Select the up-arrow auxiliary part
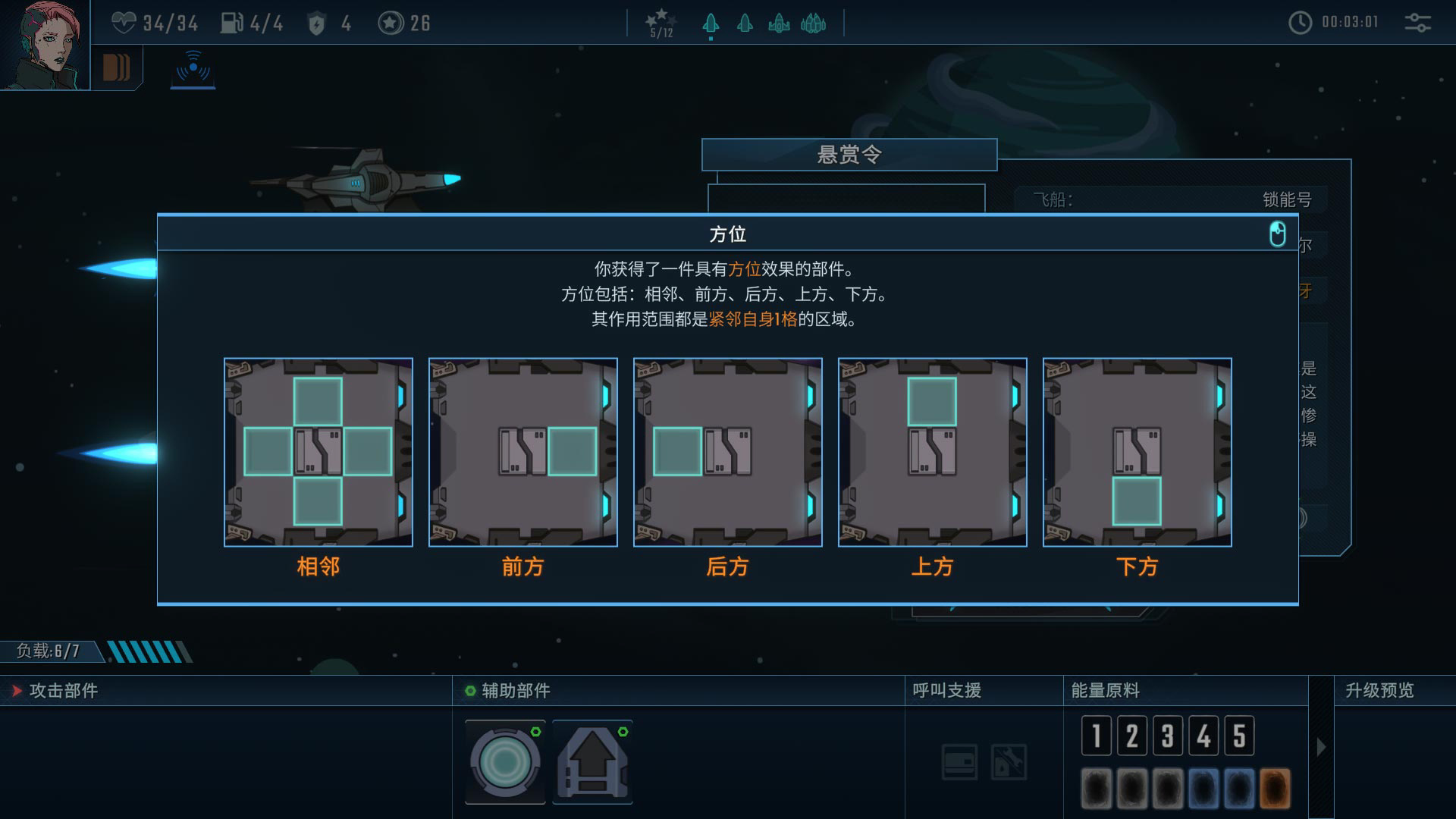The image size is (1456, 819). 592,761
